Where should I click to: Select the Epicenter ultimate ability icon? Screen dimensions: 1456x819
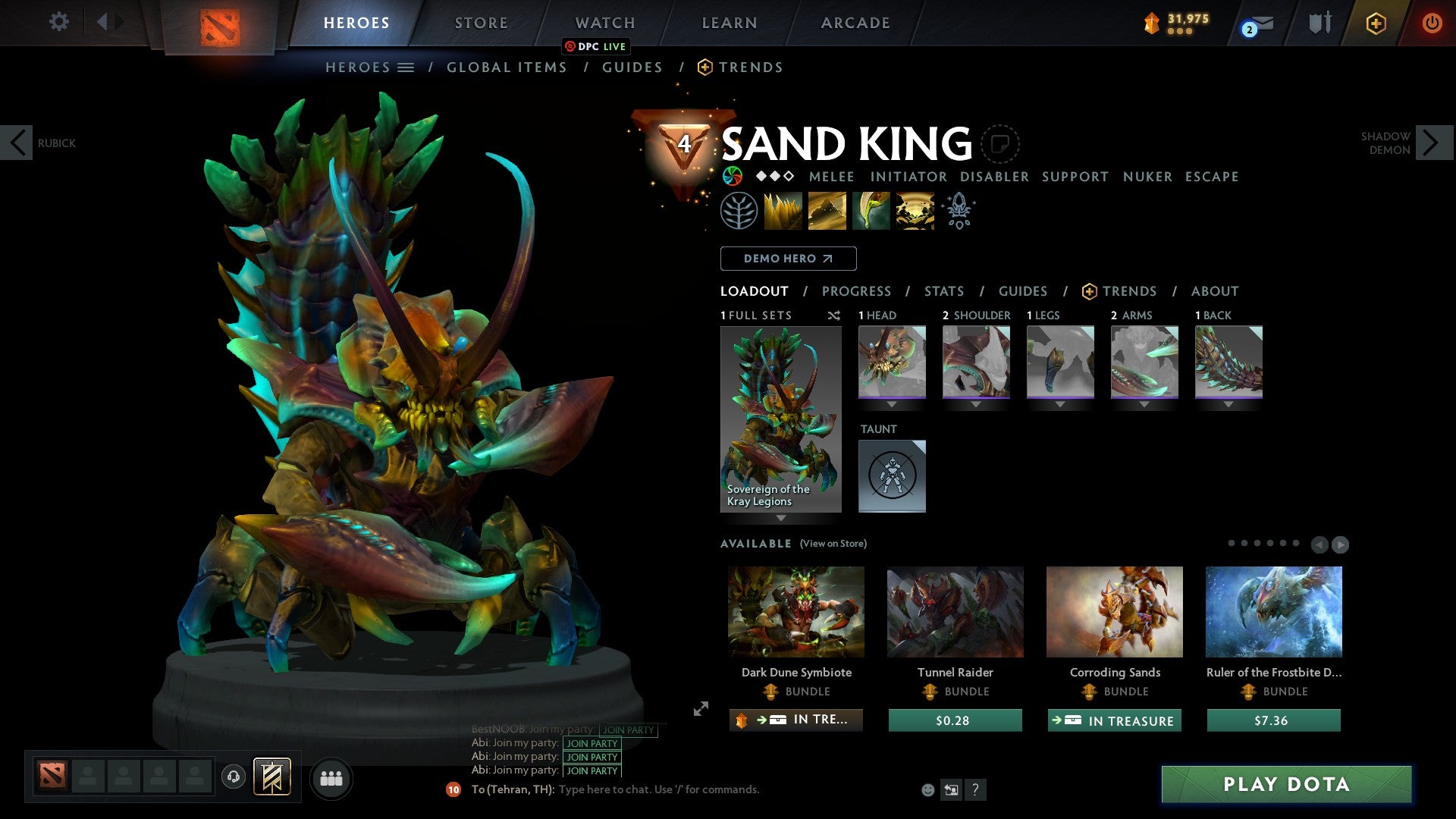(914, 210)
